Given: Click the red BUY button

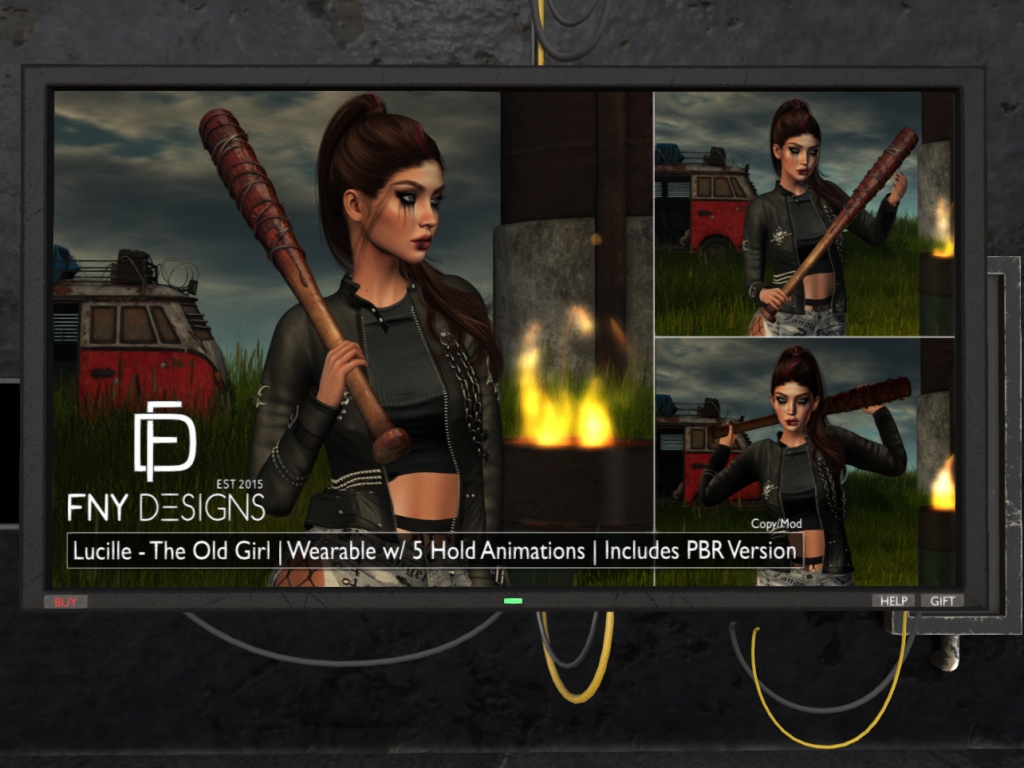Looking at the screenshot, I should coord(65,602).
